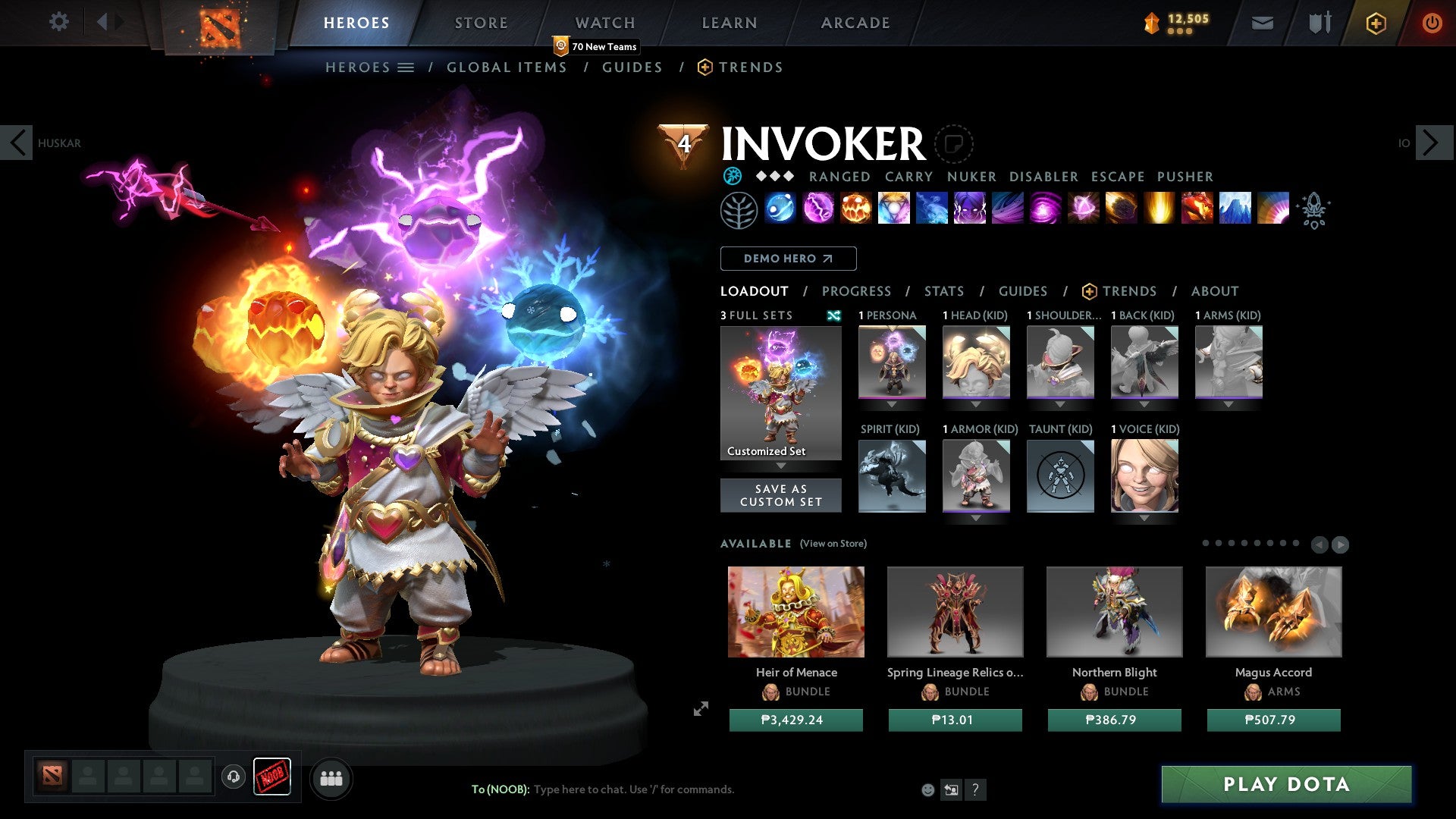Screen dimensions: 1456x819
Task: Open the Arcade tab
Action: [855, 23]
